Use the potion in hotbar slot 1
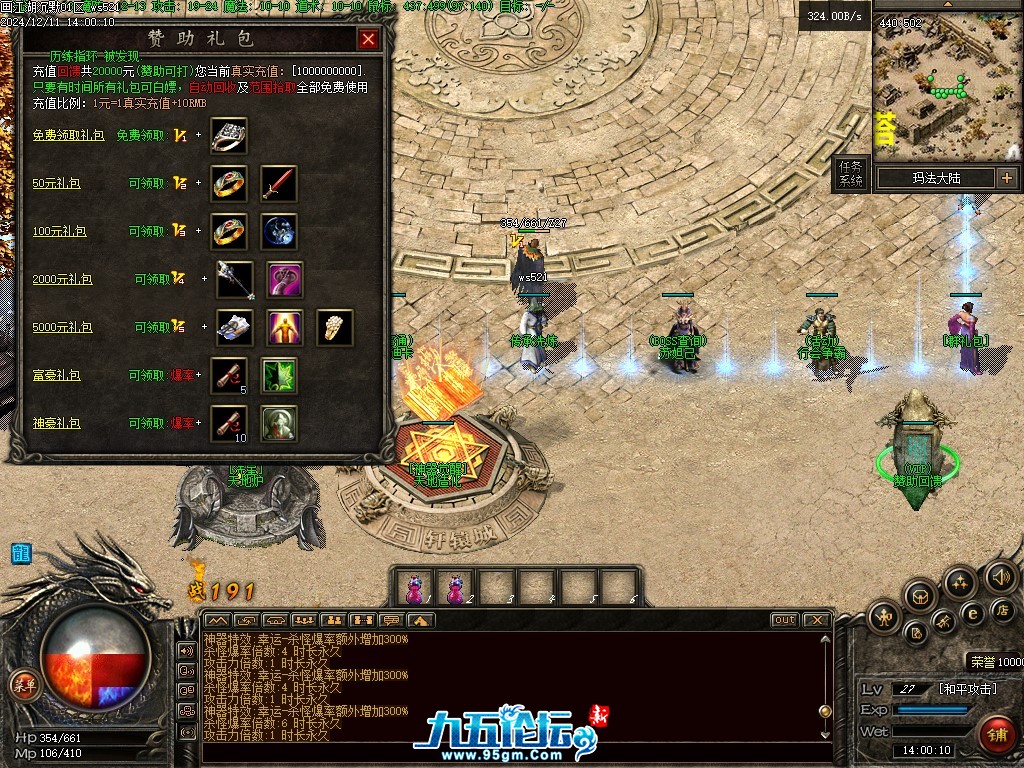Image resolution: width=1024 pixels, height=768 pixels. point(415,587)
